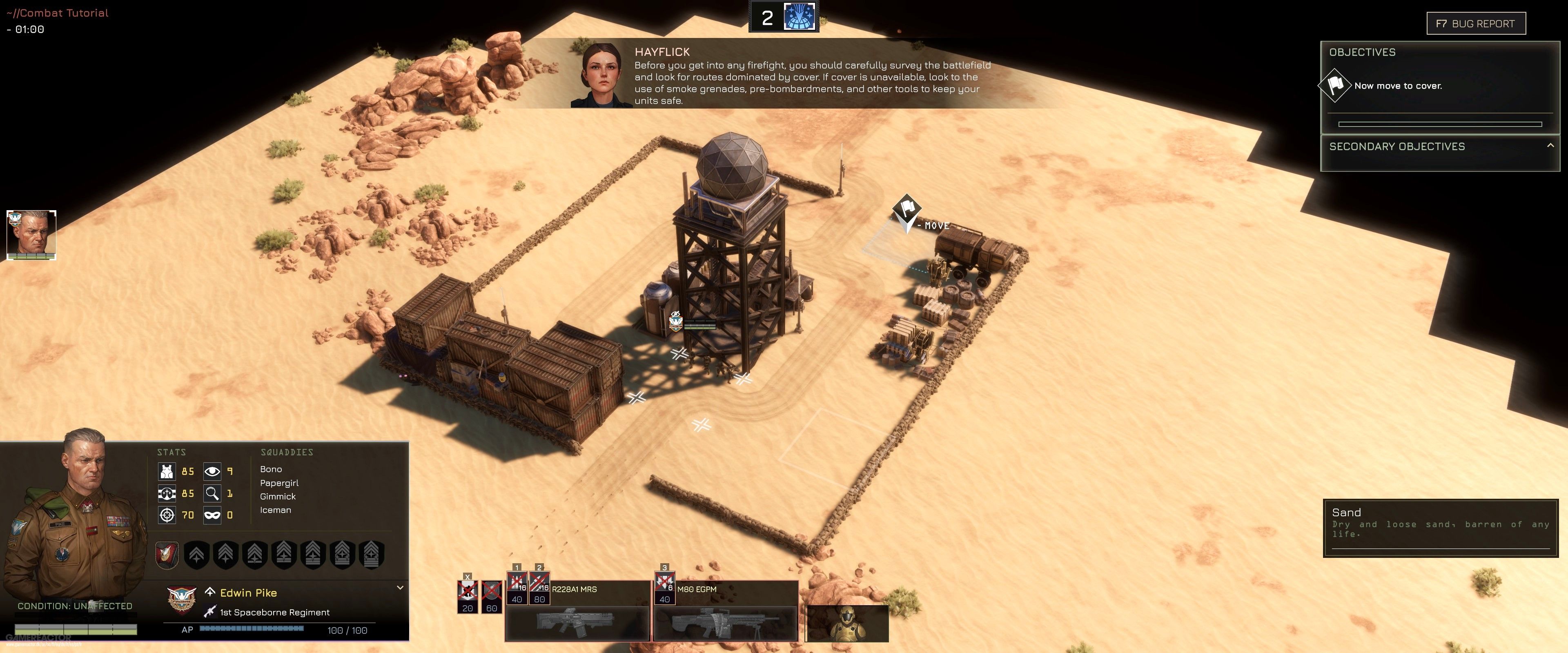Click the turn counter emblem icon
This screenshot has height=653, width=1568.
pyautogui.click(x=799, y=17)
